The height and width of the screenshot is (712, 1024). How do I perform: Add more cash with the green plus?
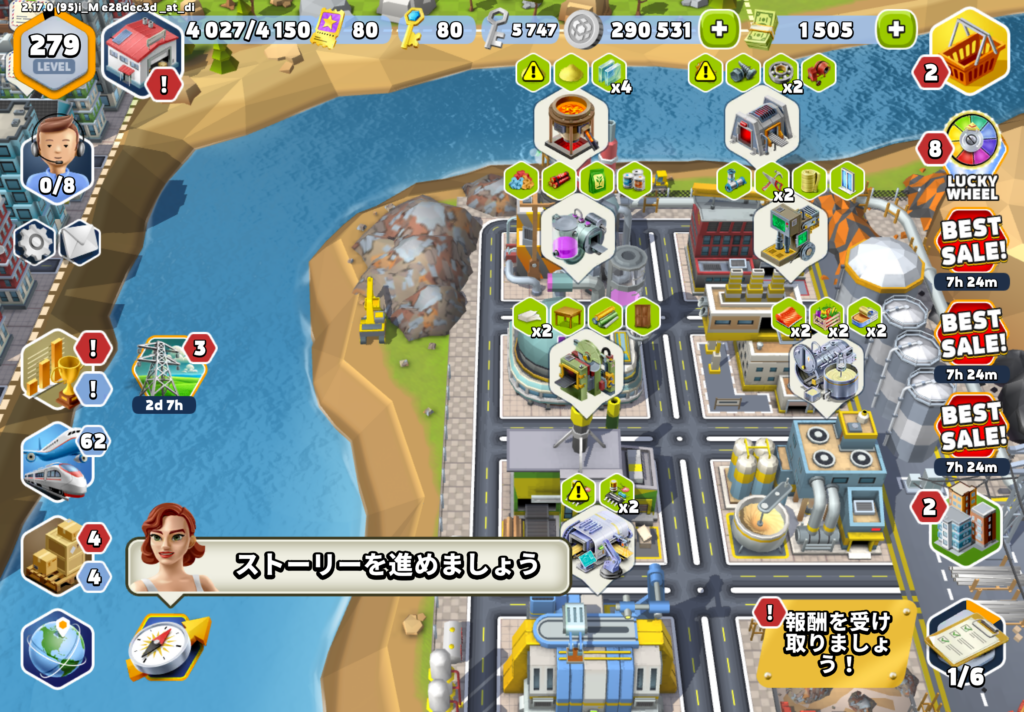tap(895, 29)
